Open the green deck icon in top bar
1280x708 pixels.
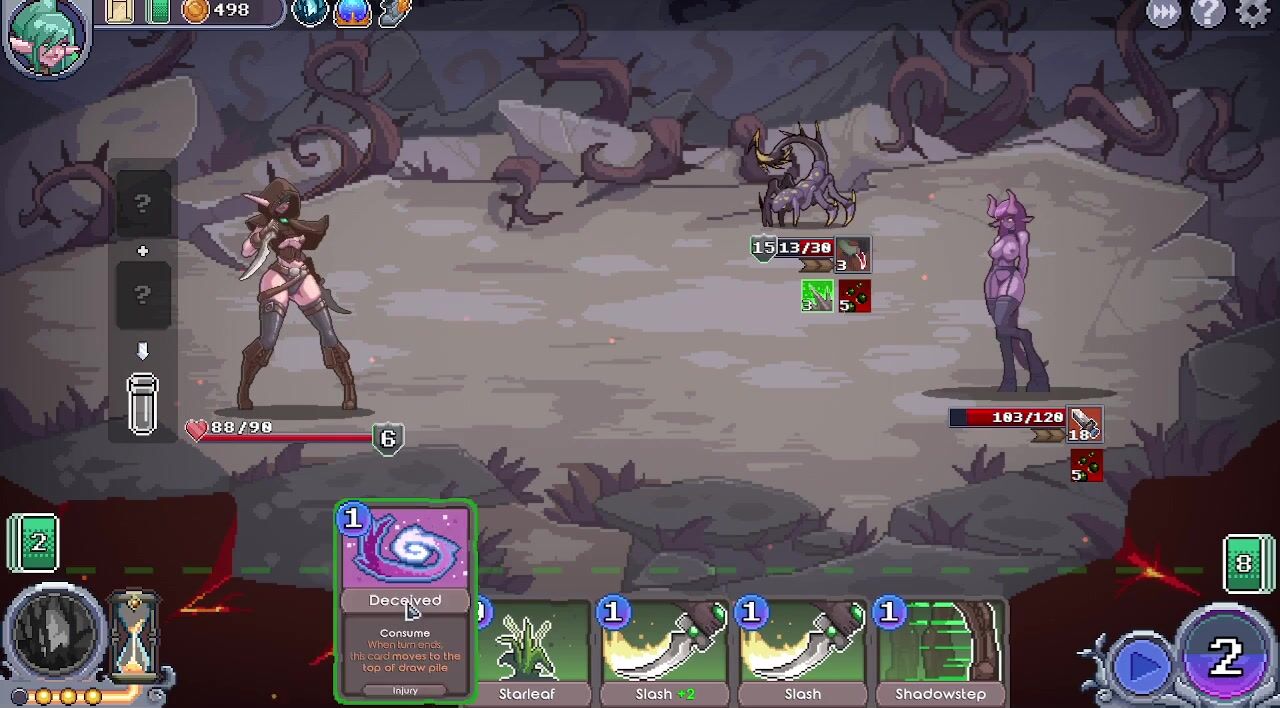158,11
